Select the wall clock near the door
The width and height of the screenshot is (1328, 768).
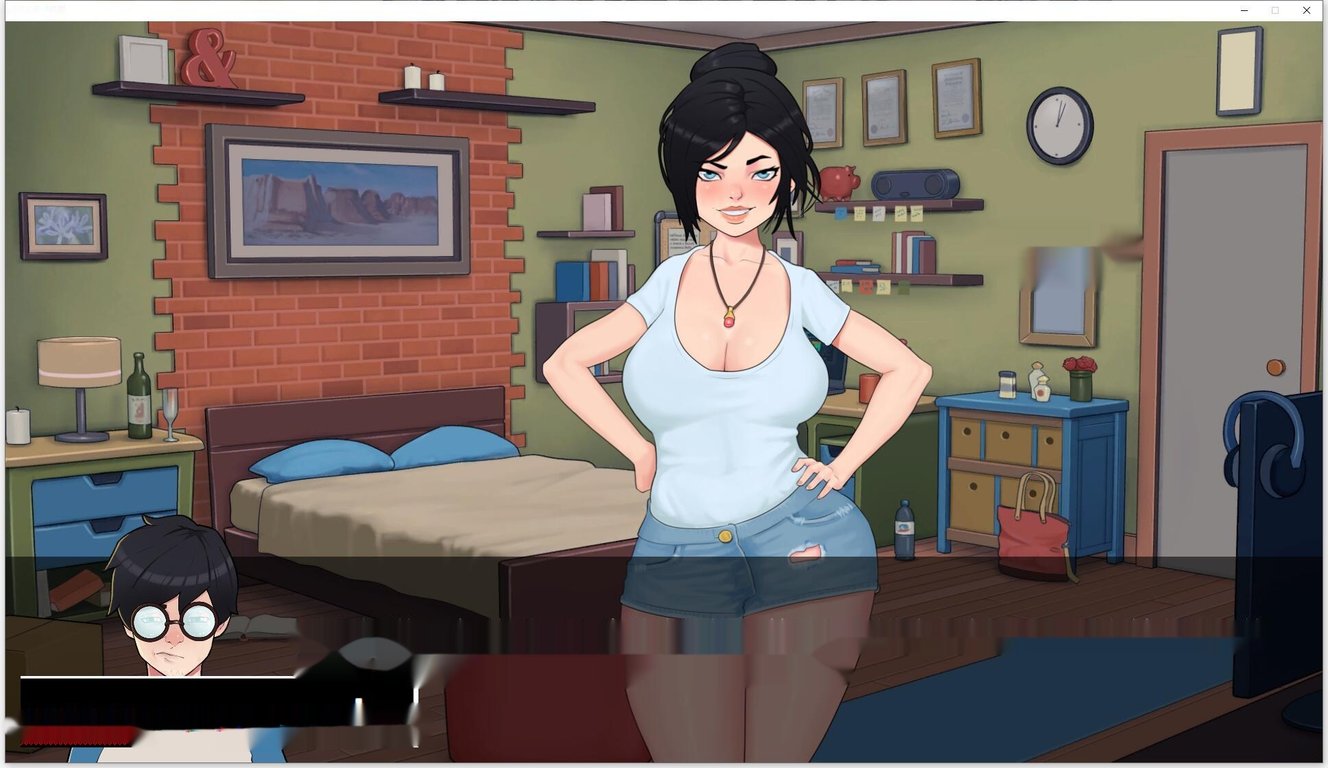tap(1057, 128)
